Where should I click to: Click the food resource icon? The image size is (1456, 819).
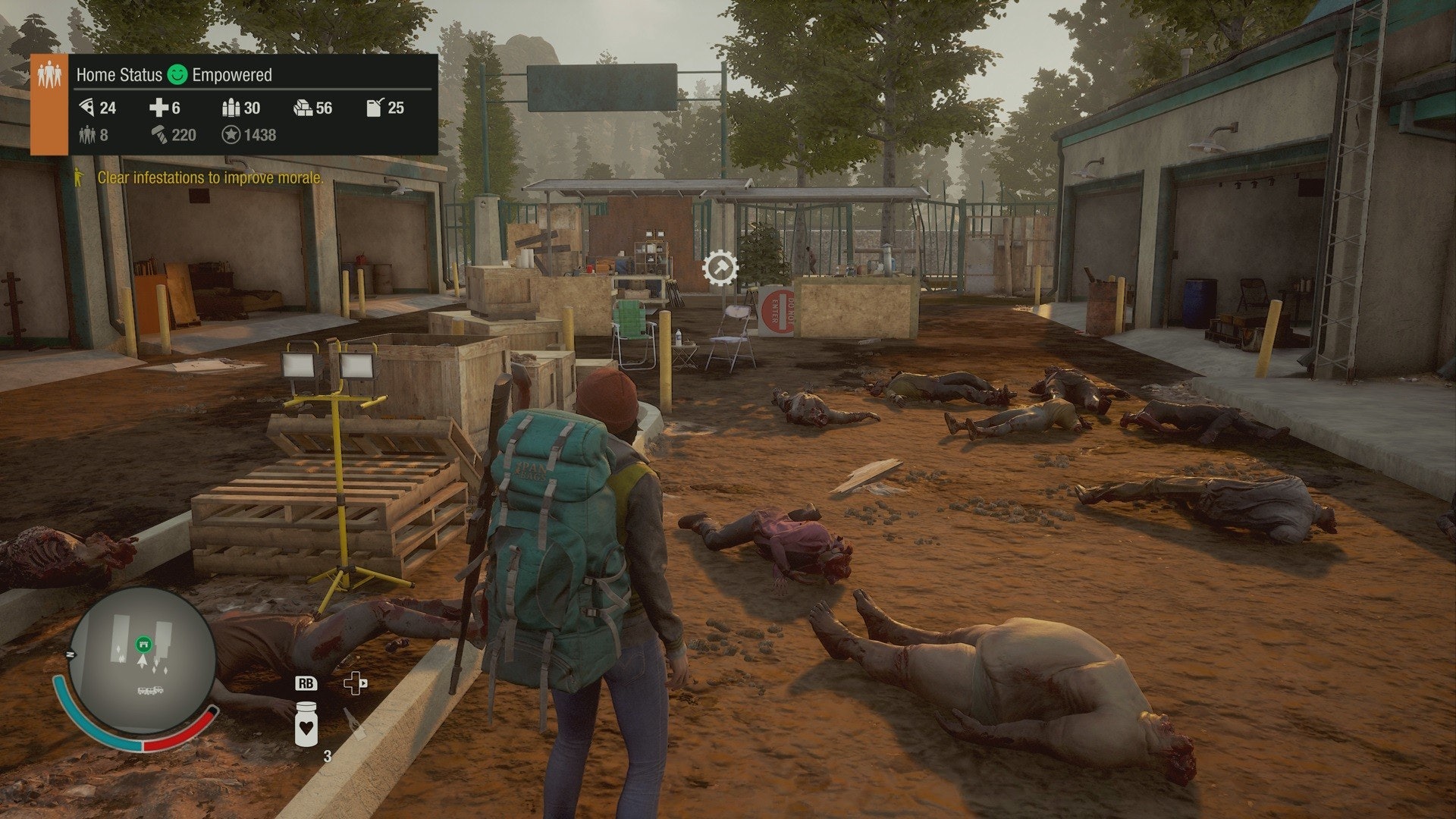(x=86, y=108)
